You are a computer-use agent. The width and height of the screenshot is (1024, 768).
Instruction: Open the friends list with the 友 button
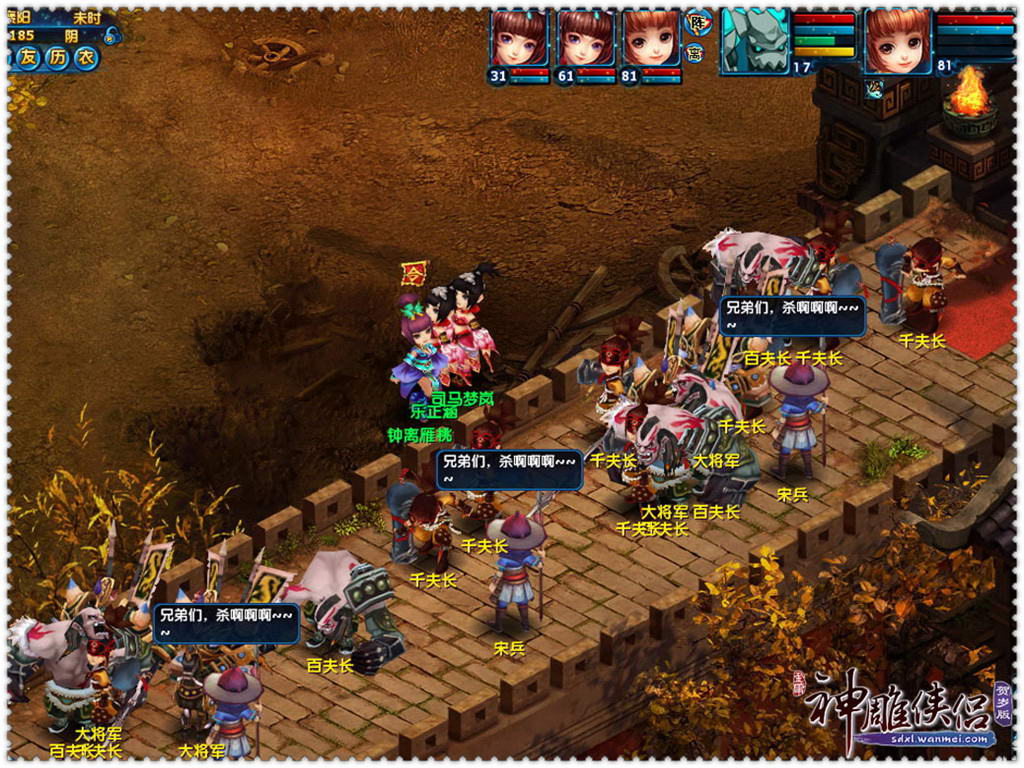point(28,58)
